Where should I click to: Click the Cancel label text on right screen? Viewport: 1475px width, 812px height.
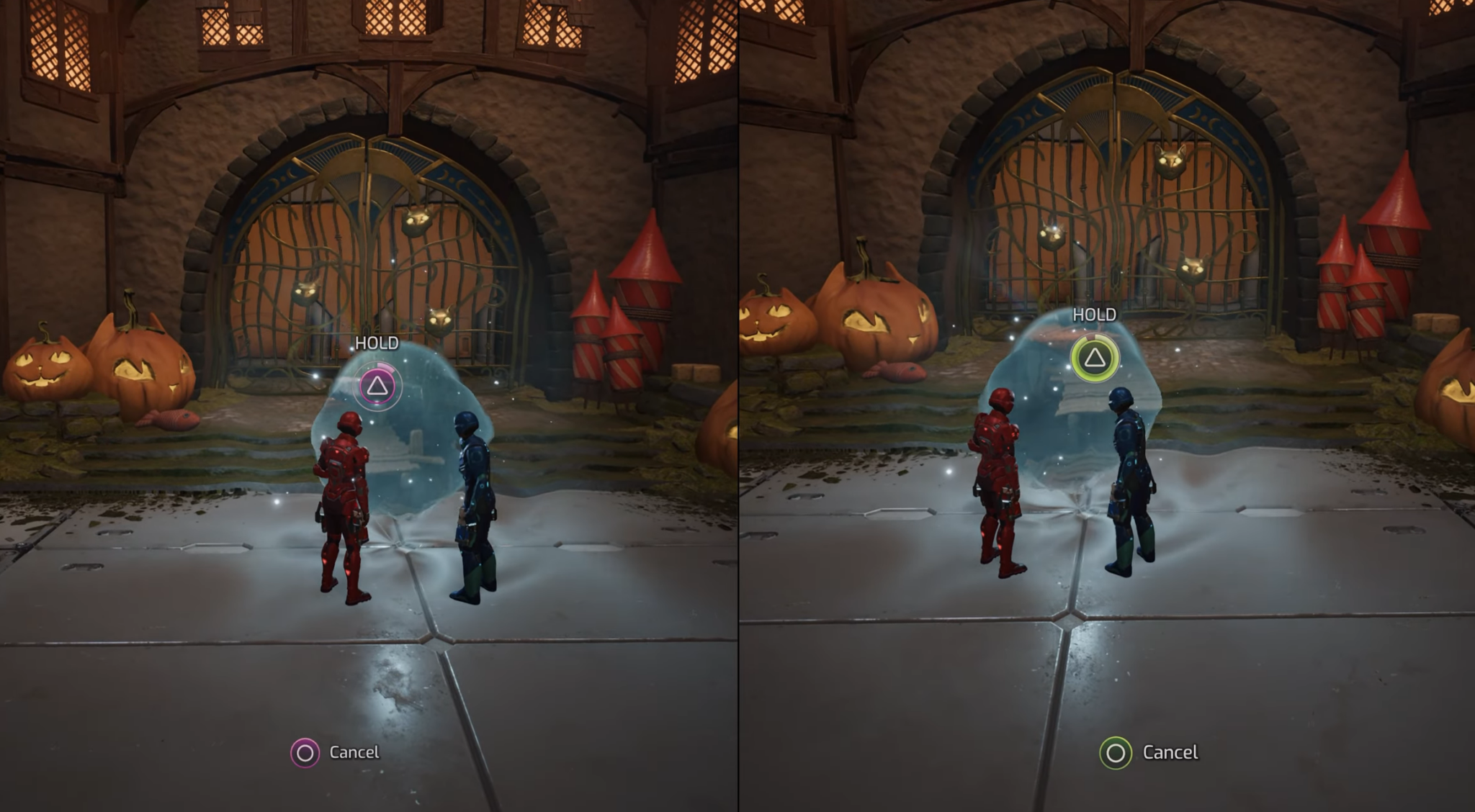click(1170, 753)
